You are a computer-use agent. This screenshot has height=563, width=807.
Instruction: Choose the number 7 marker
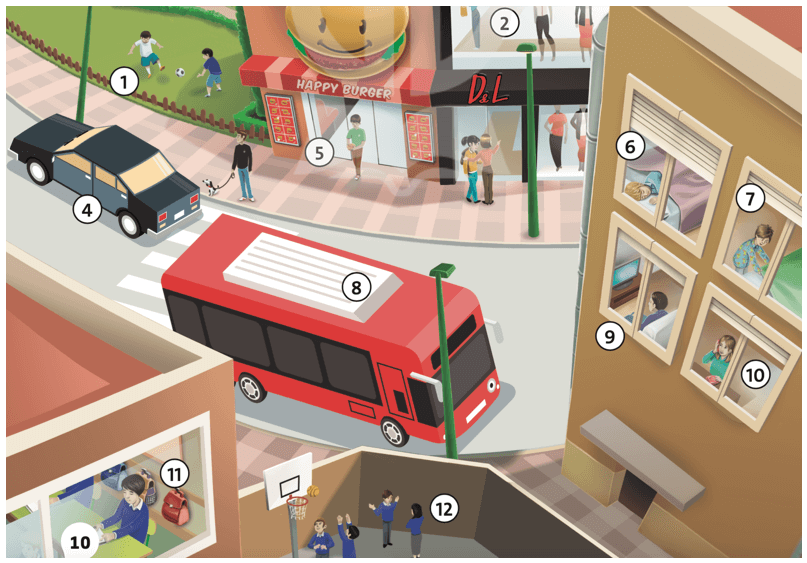pyautogui.click(x=748, y=198)
